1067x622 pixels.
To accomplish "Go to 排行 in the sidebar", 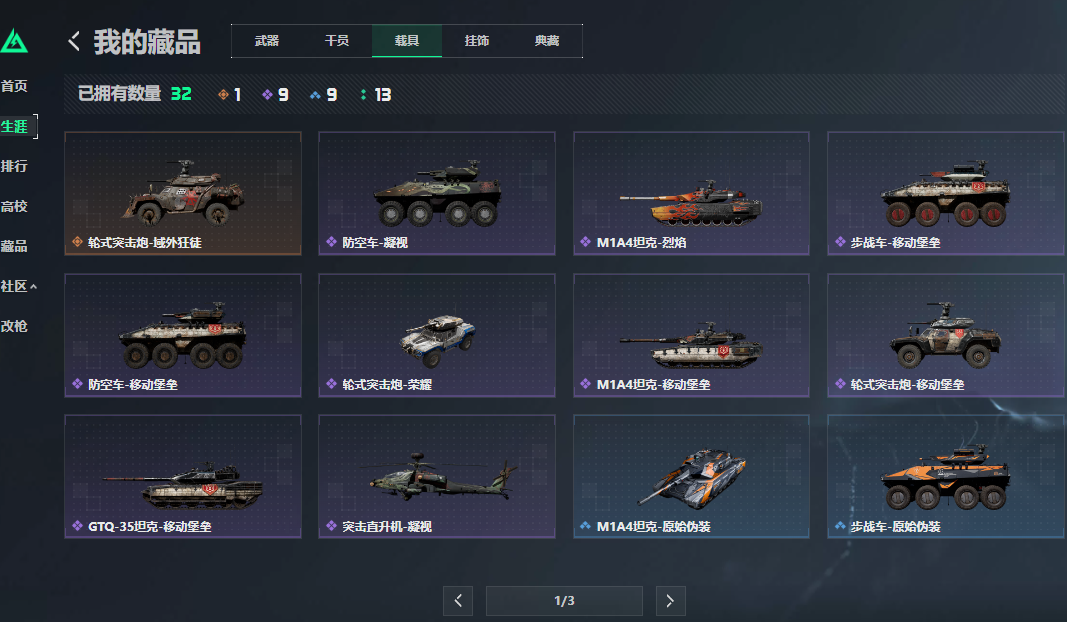I will tap(14, 166).
